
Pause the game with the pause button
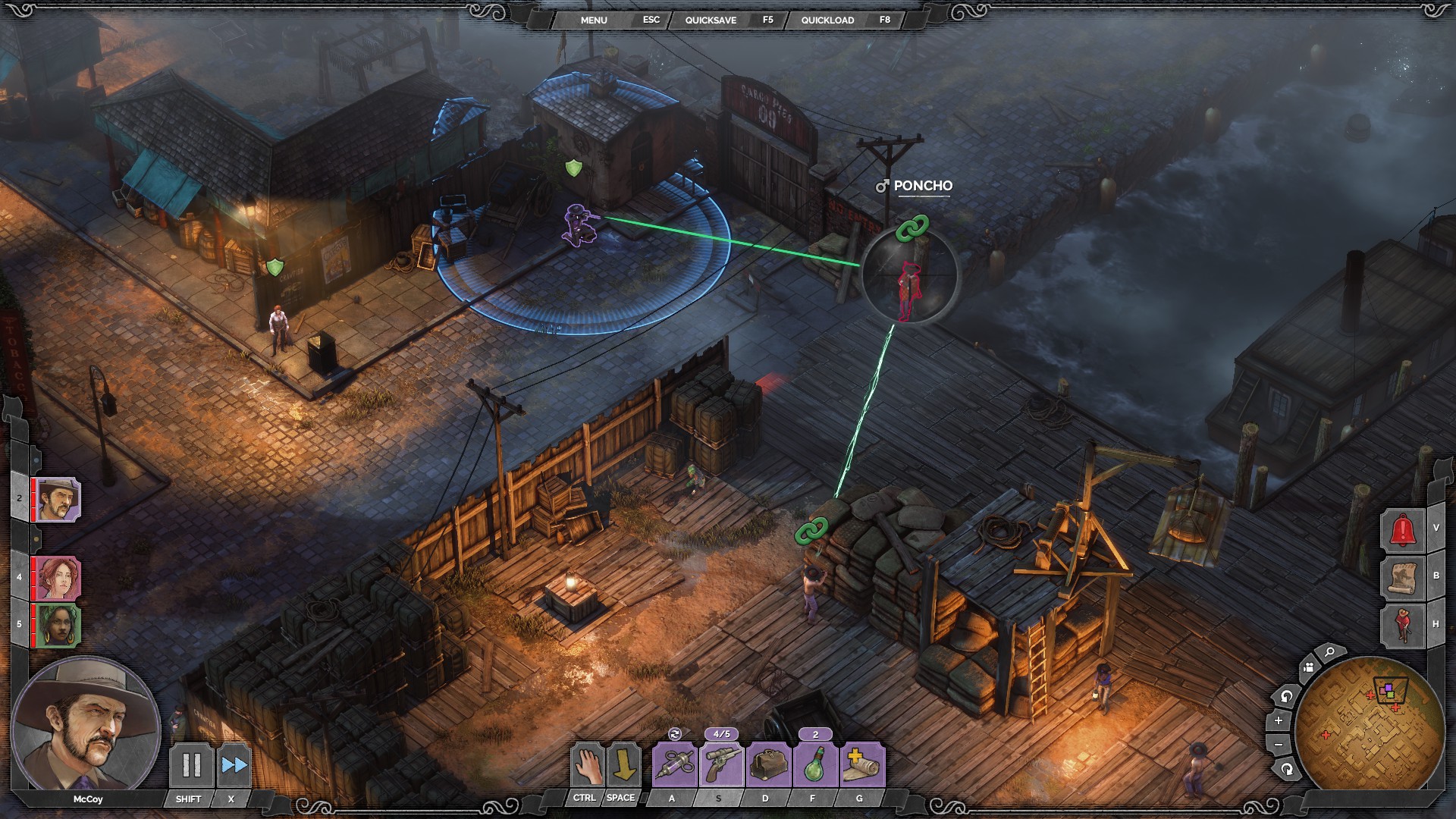click(191, 765)
